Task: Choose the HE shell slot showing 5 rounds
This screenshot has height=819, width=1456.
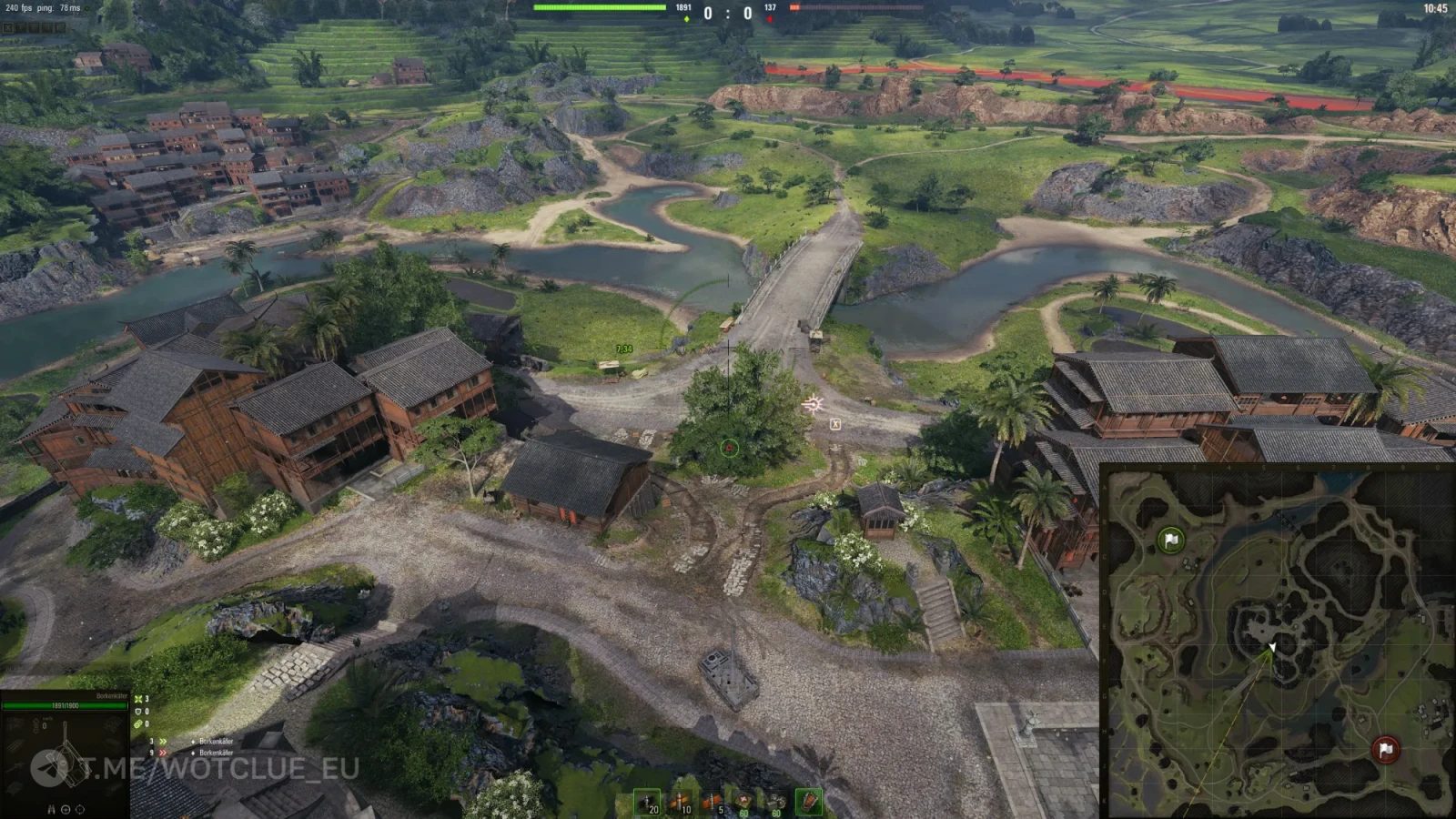Action: pyautogui.click(x=711, y=801)
